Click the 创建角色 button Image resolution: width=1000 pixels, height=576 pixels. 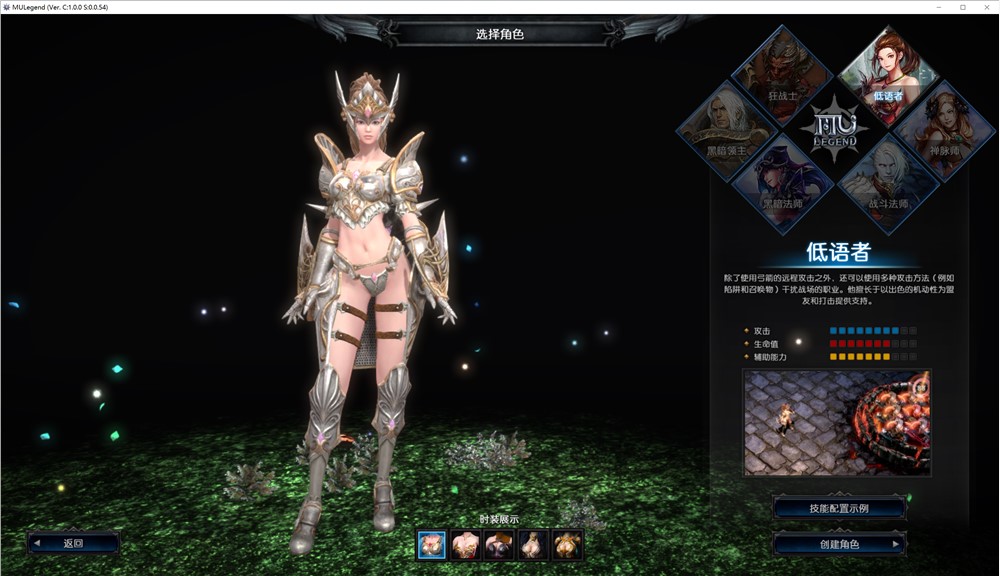[x=839, y=544]
